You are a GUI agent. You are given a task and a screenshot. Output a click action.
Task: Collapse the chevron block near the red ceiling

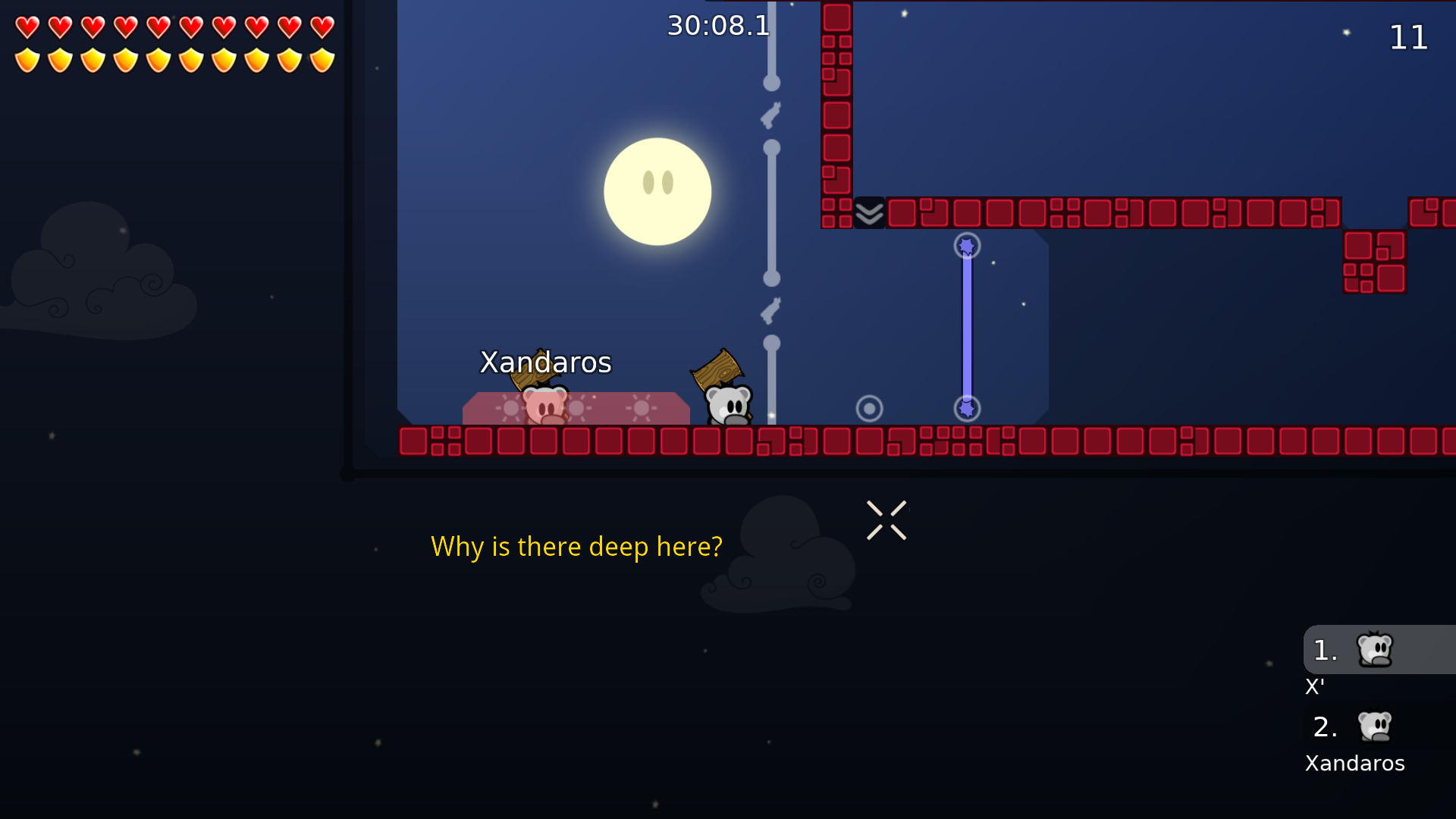(x=869, y=213)
